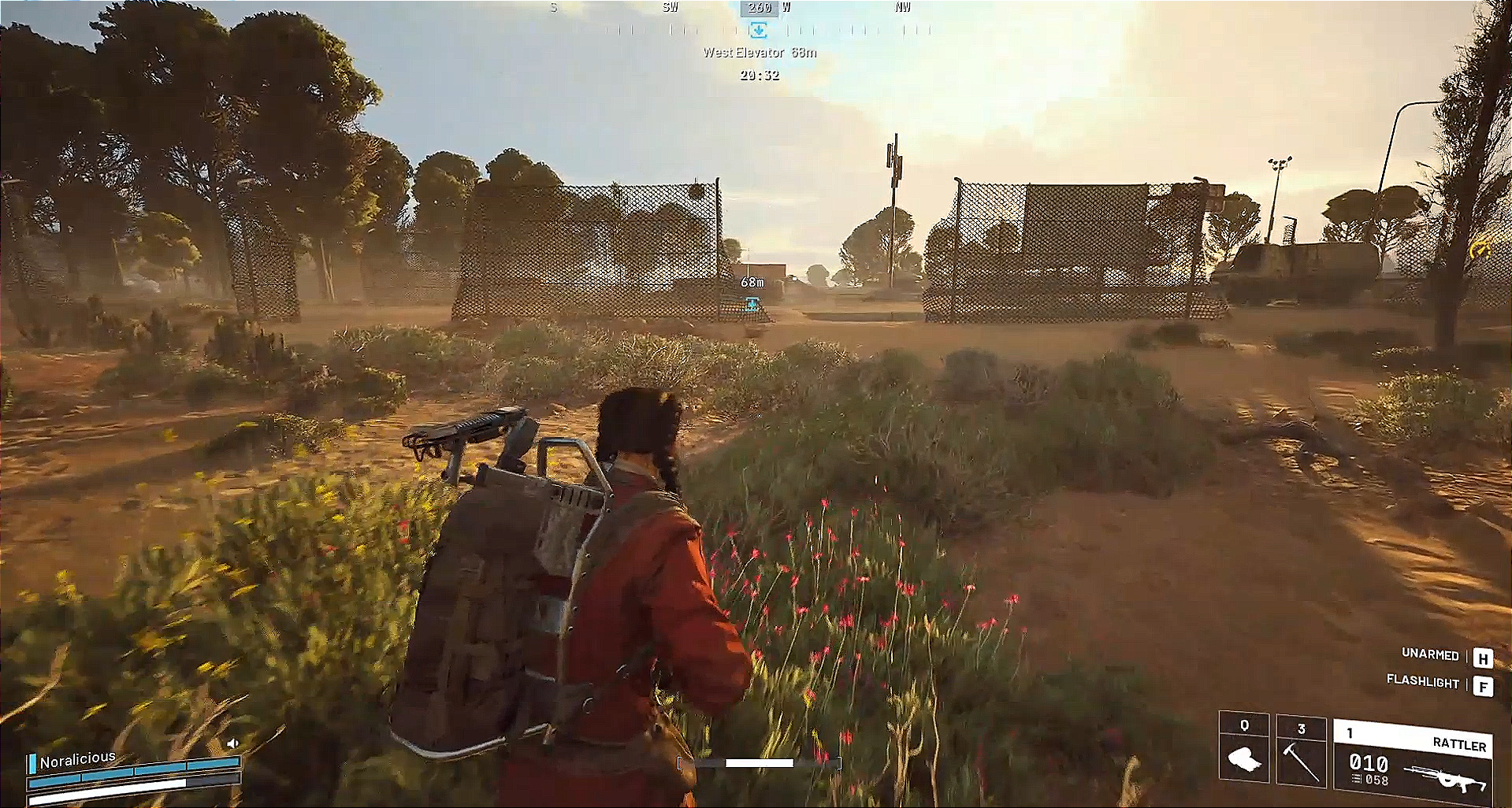
Task: Click the NW marker on the compass
Action: pos(902,7)
